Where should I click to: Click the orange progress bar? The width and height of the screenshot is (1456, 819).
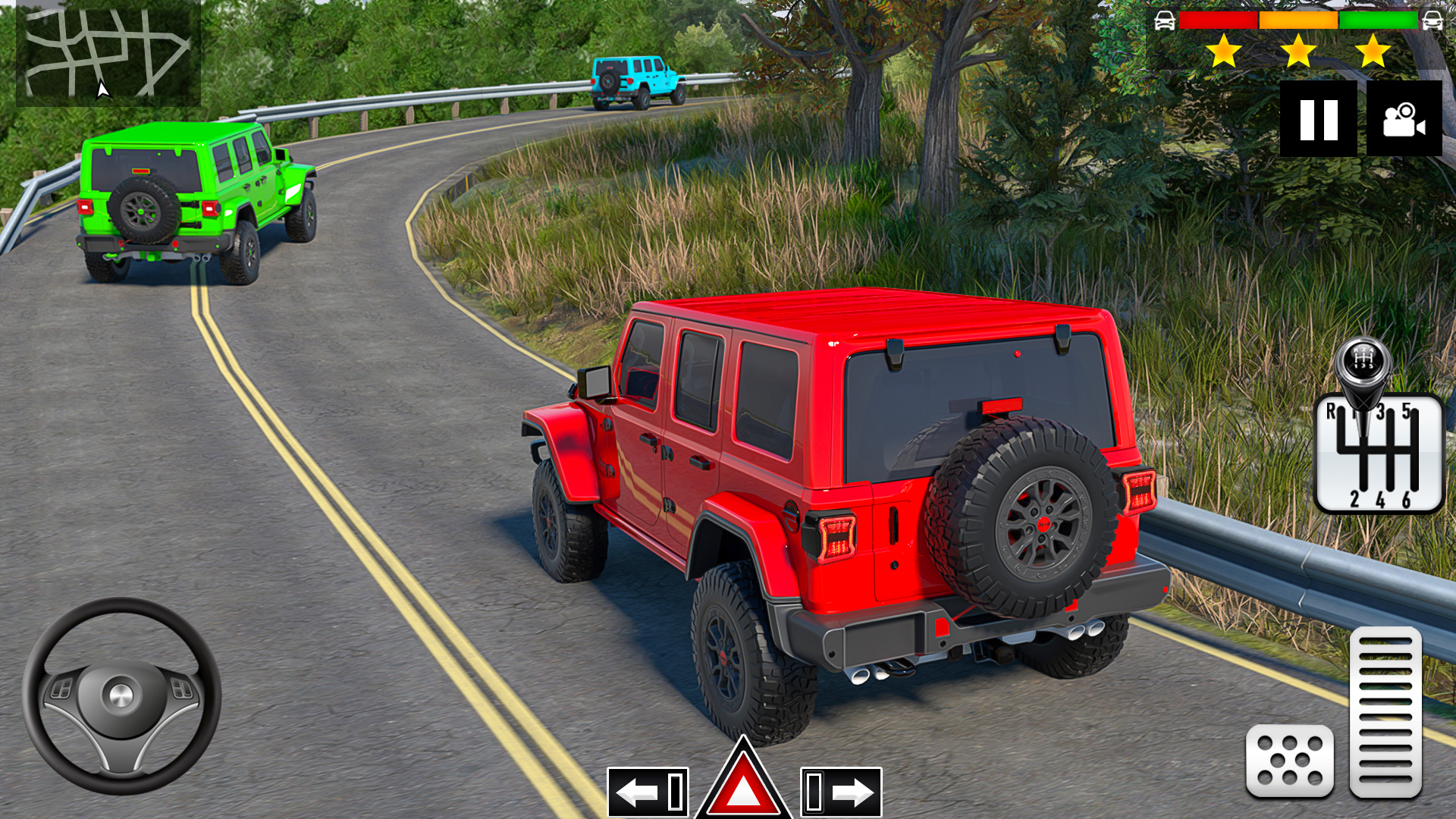[1298, 21]
